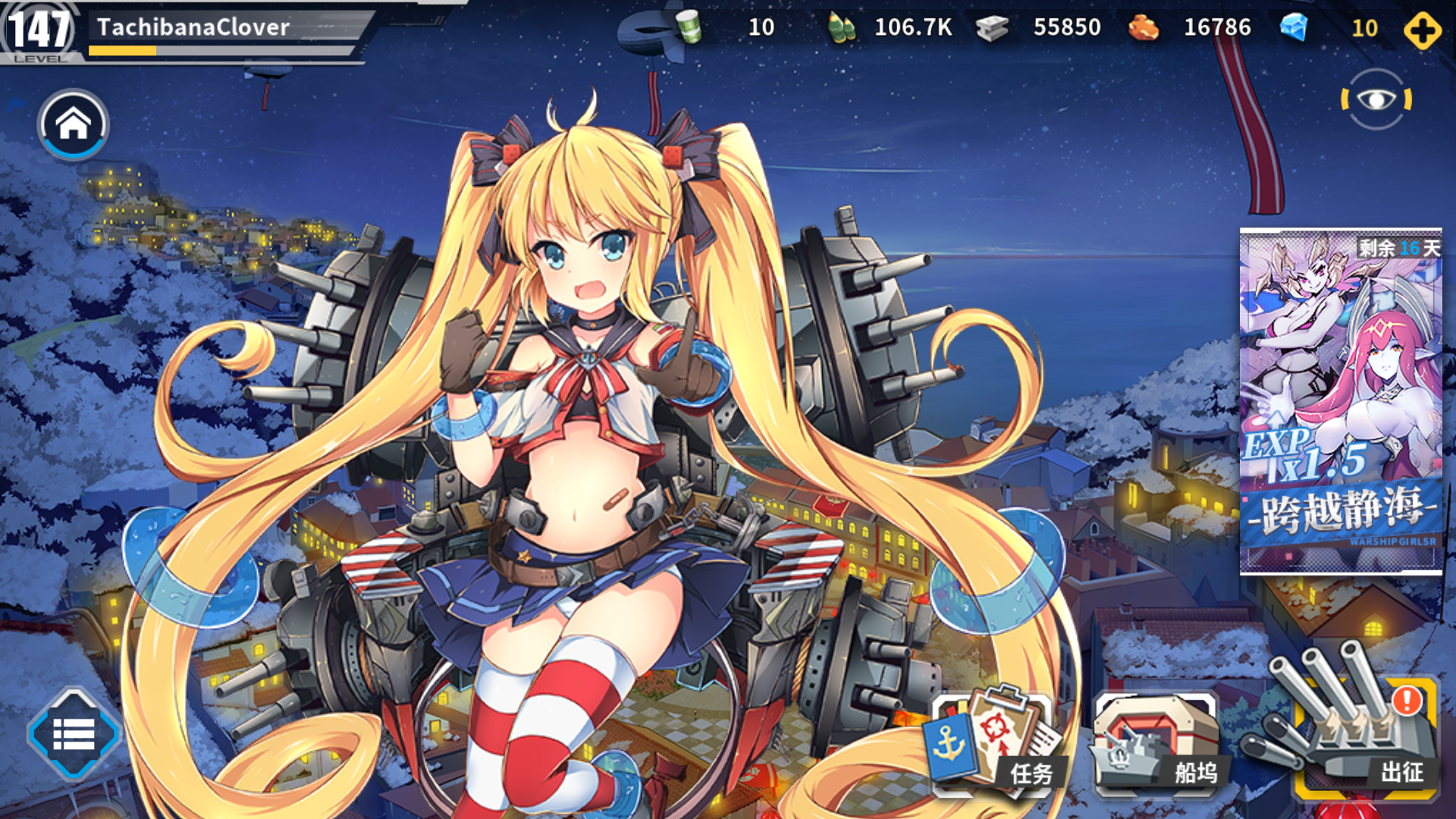Toggle UI visibility with the eye icon
This screenshot has height=819, width=1456.
tap(1376, 101)
